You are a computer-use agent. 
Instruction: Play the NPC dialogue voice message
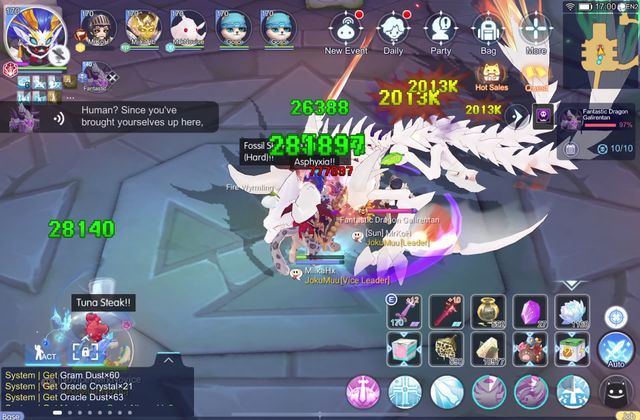coord(59,118)
